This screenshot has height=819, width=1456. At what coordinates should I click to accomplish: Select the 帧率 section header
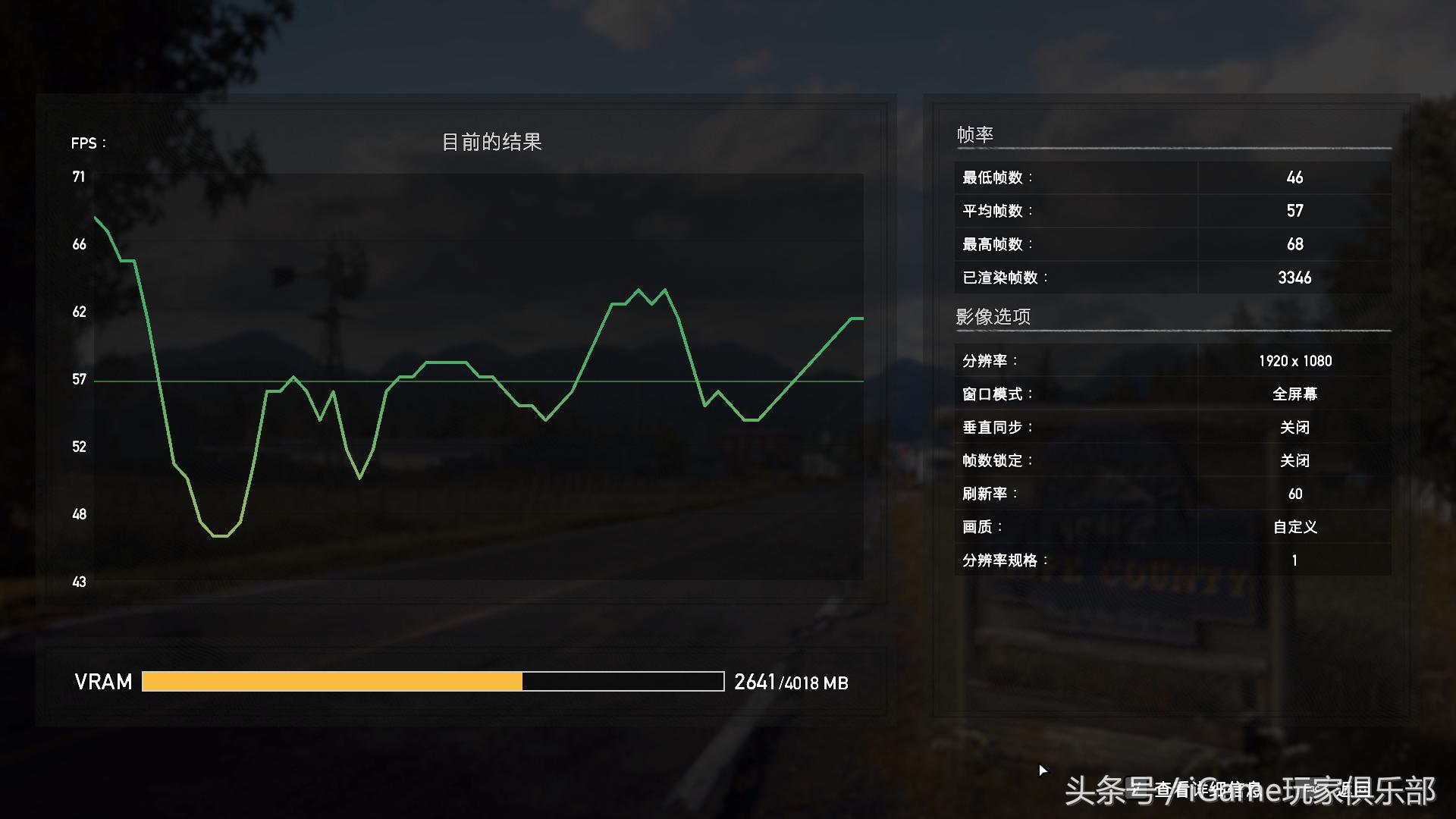977,133
